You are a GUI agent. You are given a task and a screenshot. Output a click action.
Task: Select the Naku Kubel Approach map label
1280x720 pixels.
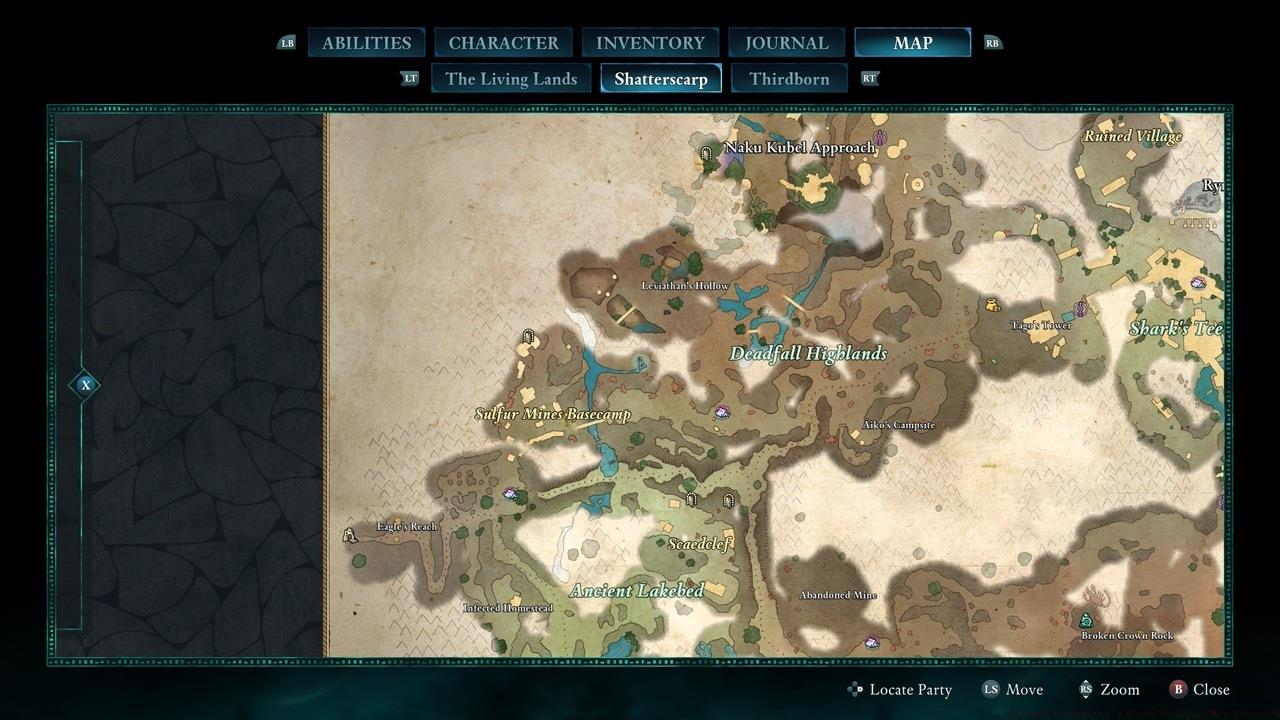coord(800,148)
